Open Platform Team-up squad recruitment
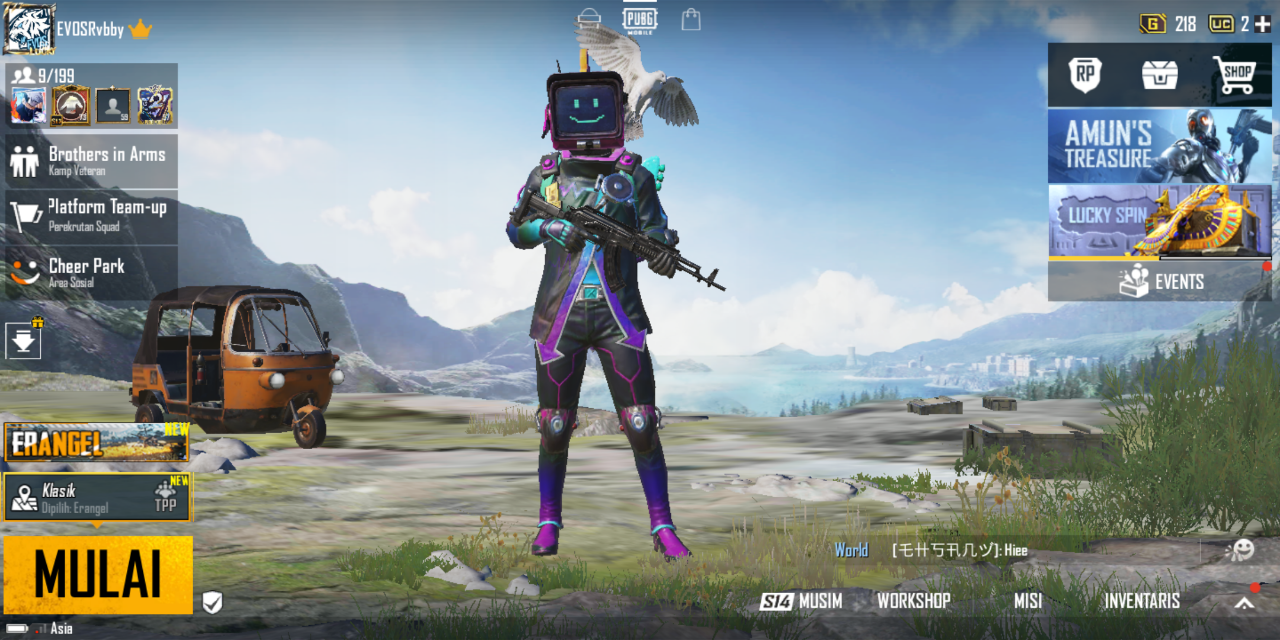This screenshot has height=640, width=1280. pos(92,215)
